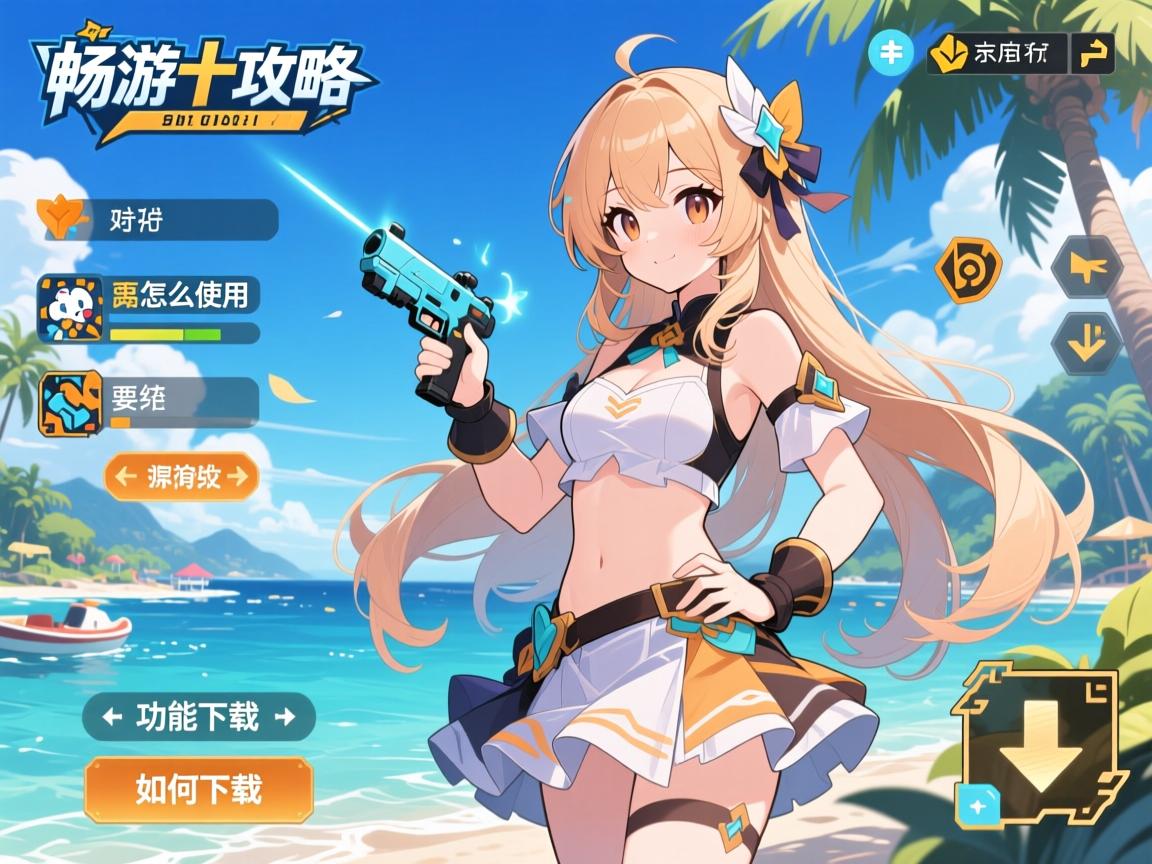
Task: Select the 功能下载 button
Action: point(198,716)
